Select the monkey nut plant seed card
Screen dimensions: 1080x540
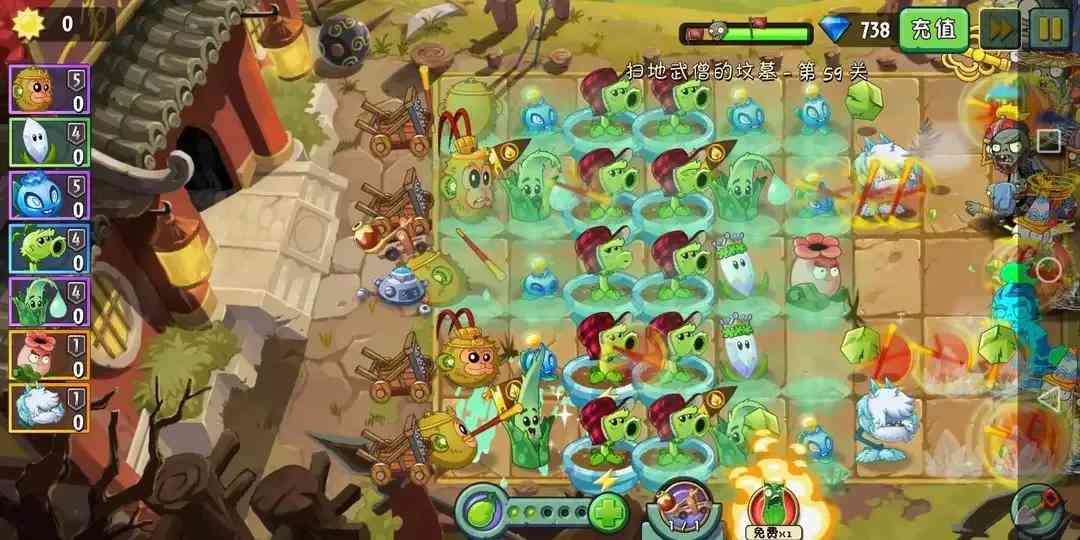point(49,90)
